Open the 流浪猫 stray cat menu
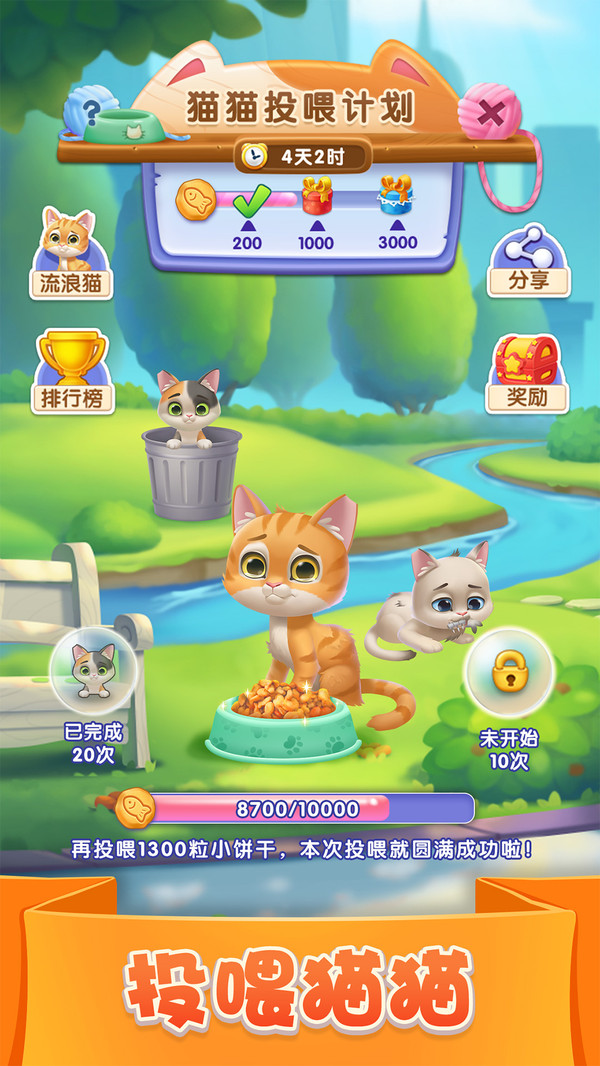 pyautogui.click(x=70, y=254)
